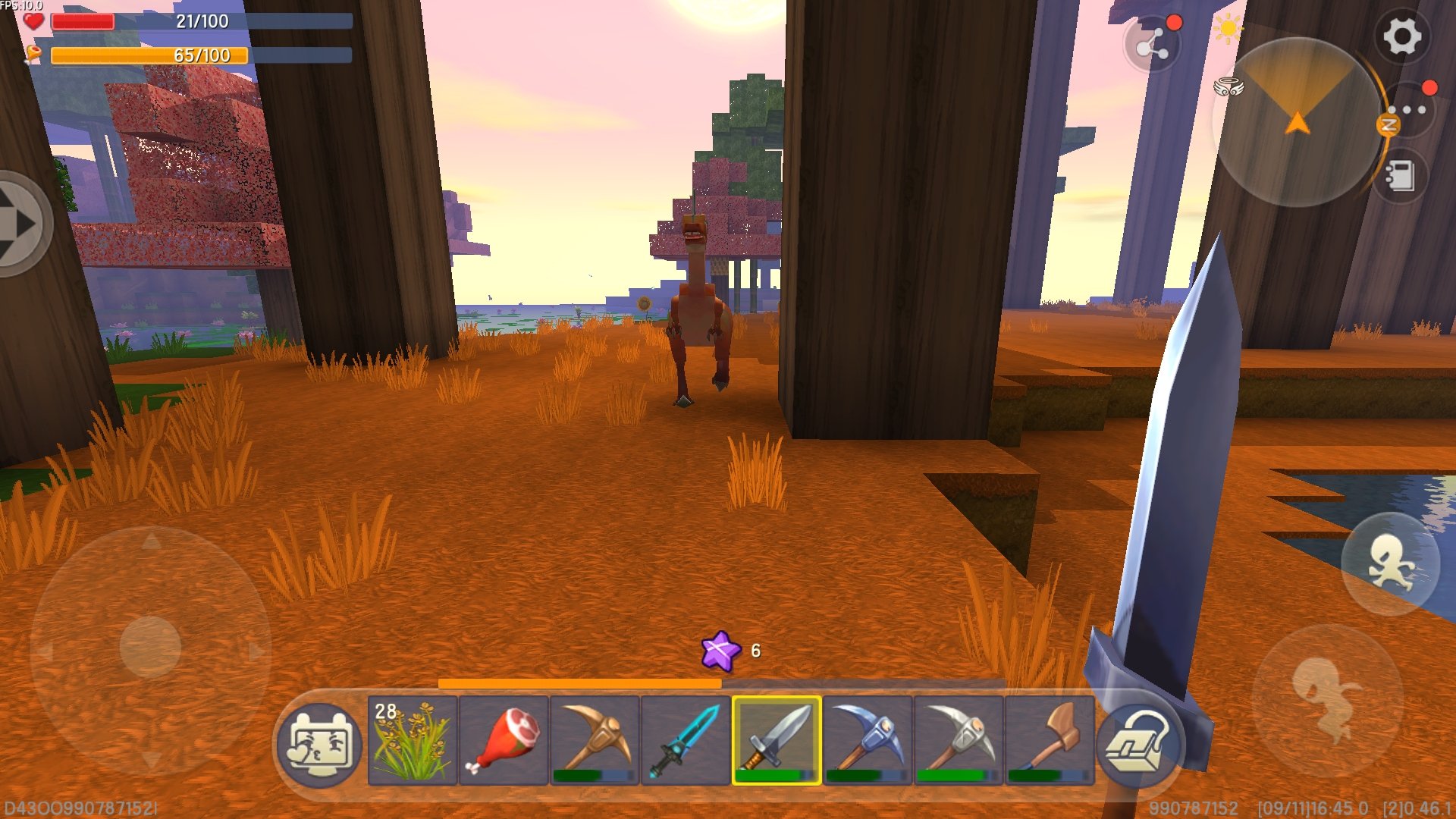
Task: Tap the share button
Action: pos(1151,47)
